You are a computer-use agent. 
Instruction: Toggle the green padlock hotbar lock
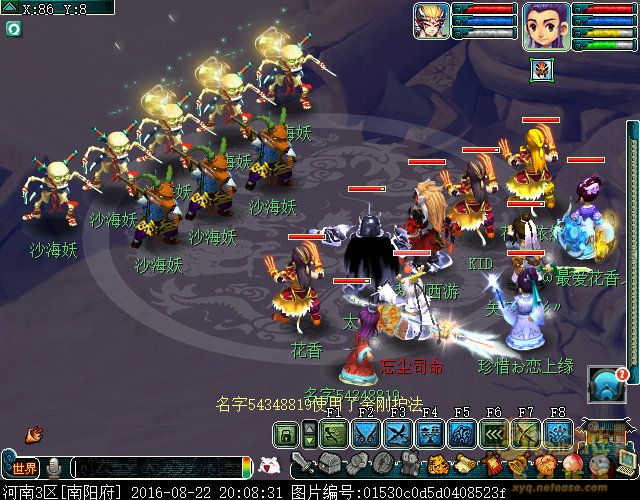(x=286, y=433)
